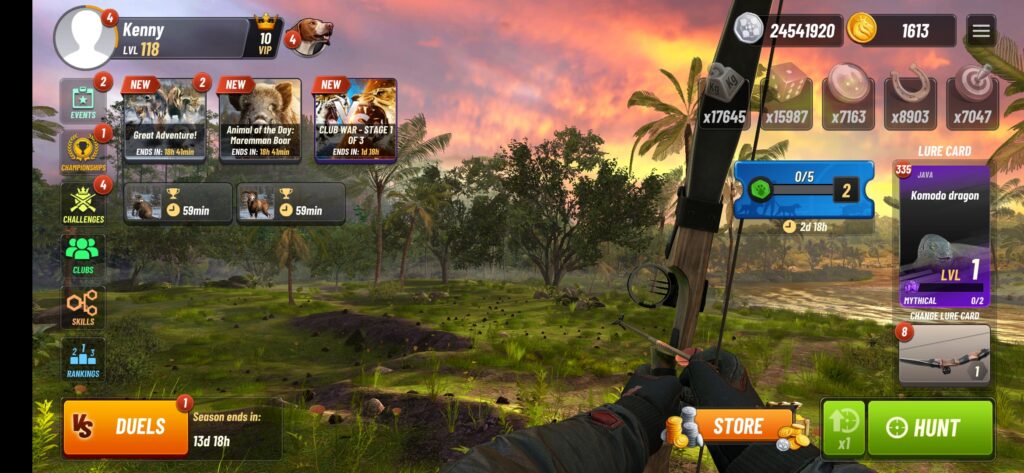This screenshot has height=473, width=1024.
Task: Open the Events panel
Action: [83, 102]
